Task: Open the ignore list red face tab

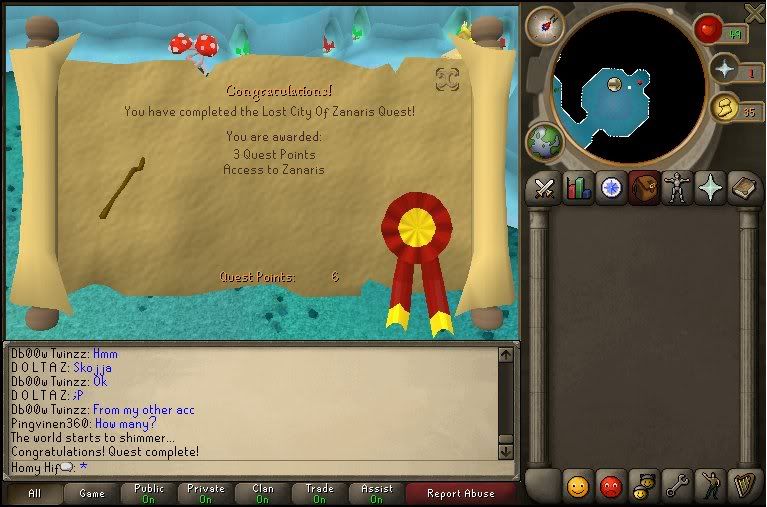Action: 610,487
